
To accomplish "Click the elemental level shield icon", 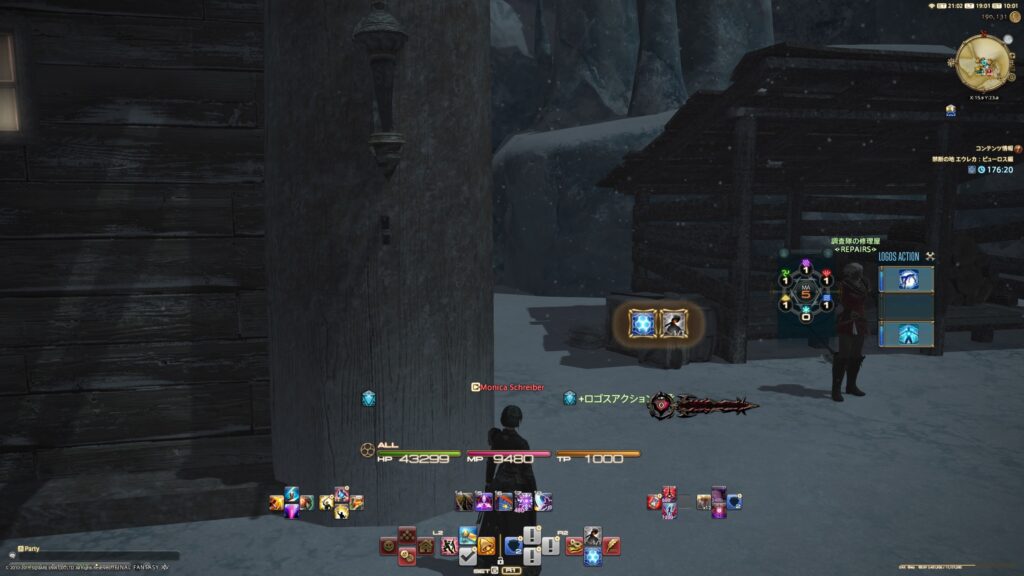I will [368, 398].
